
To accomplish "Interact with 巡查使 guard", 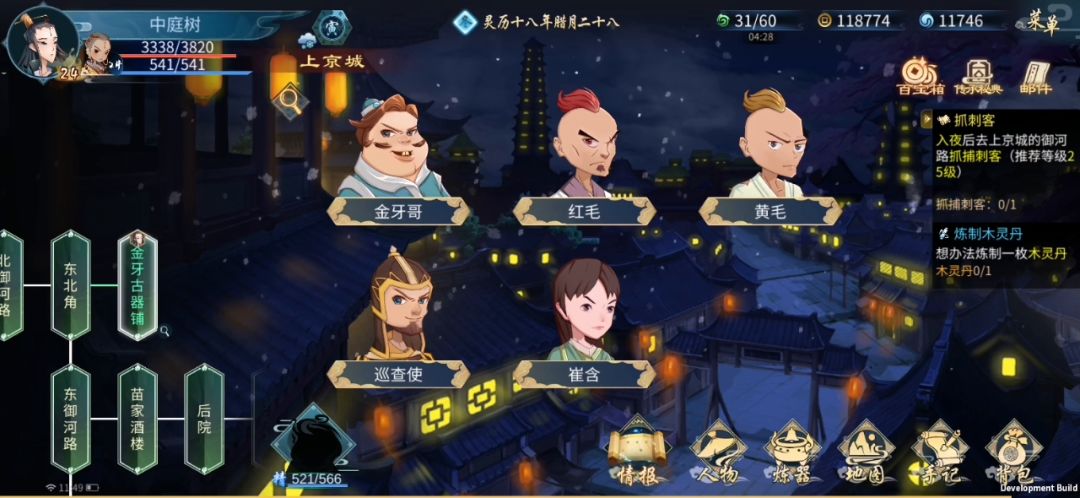I will [400, 320].
